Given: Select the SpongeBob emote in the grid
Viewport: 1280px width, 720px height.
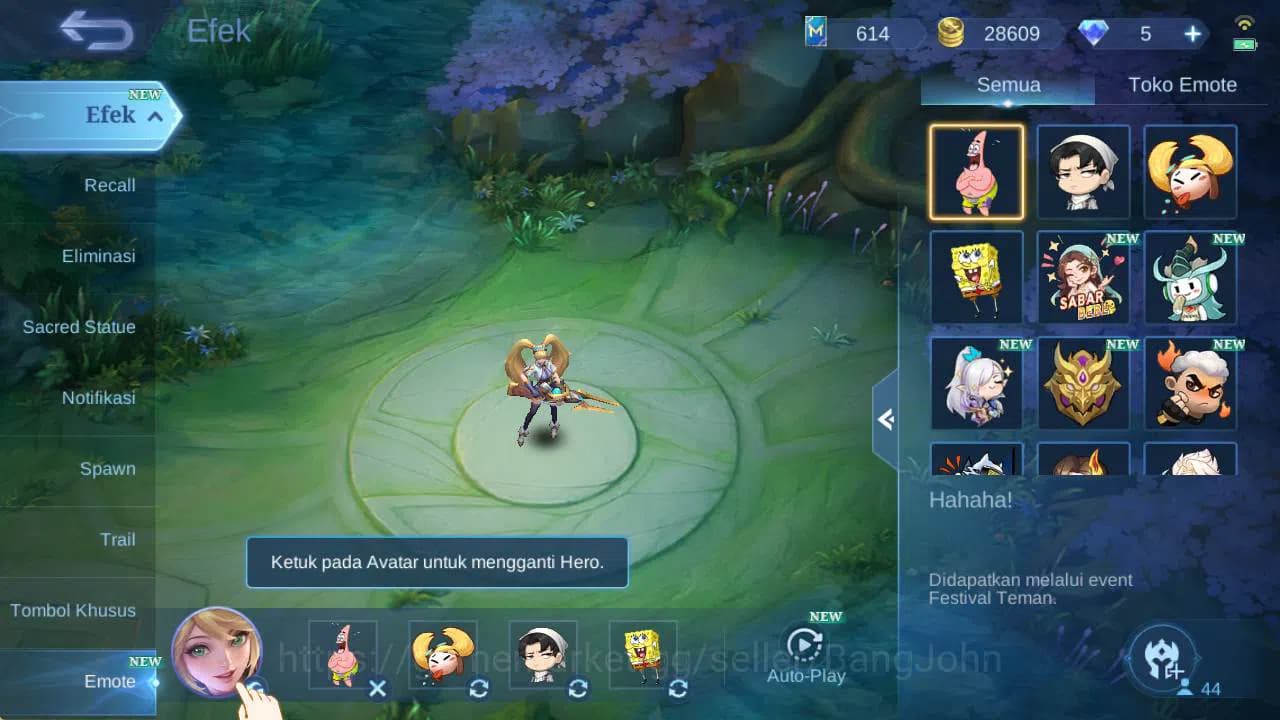Looking at the screenshot, I should [976, 278].
